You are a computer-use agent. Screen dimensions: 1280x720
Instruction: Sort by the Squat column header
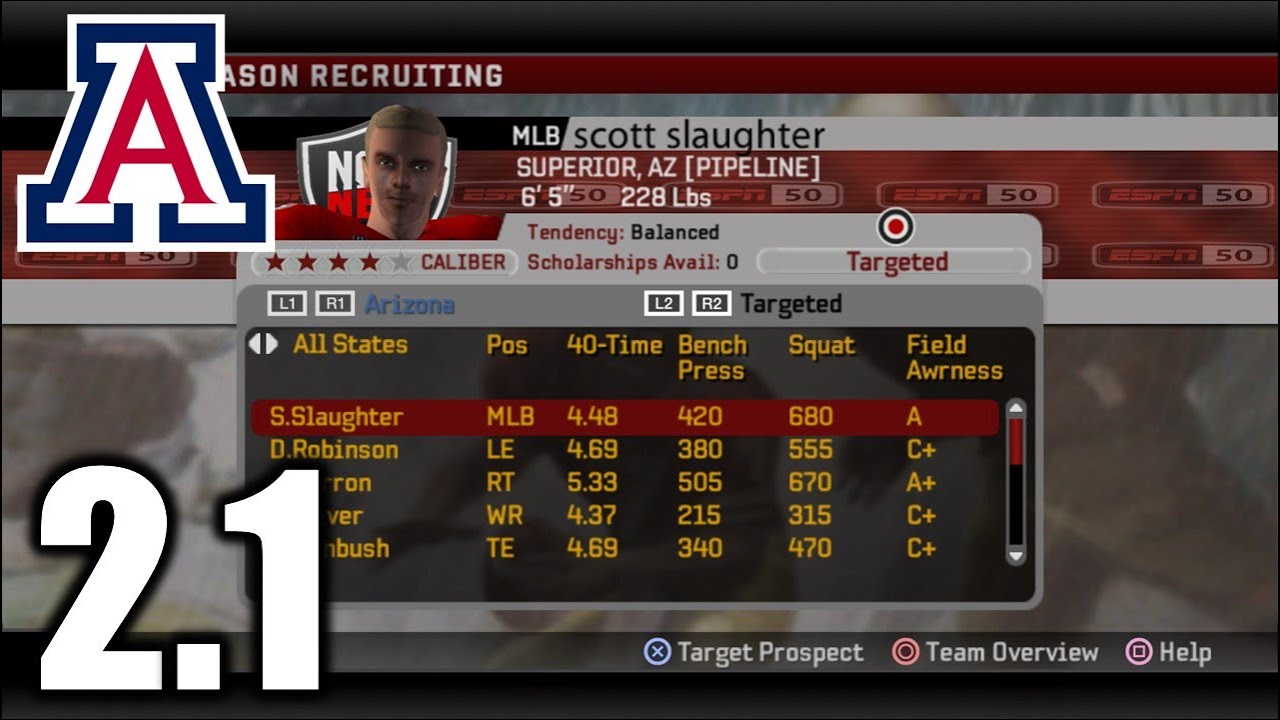pyautogui.click(x=821, y=345)
